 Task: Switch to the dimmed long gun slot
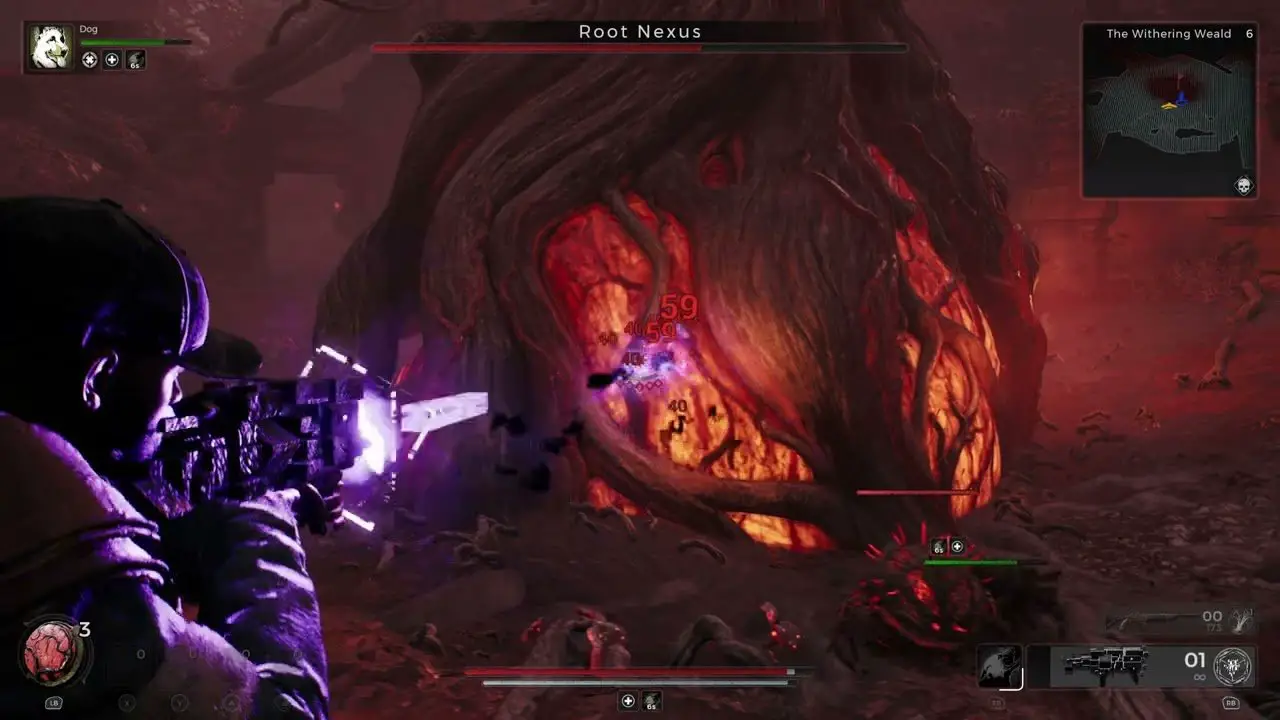[1150, 622]
